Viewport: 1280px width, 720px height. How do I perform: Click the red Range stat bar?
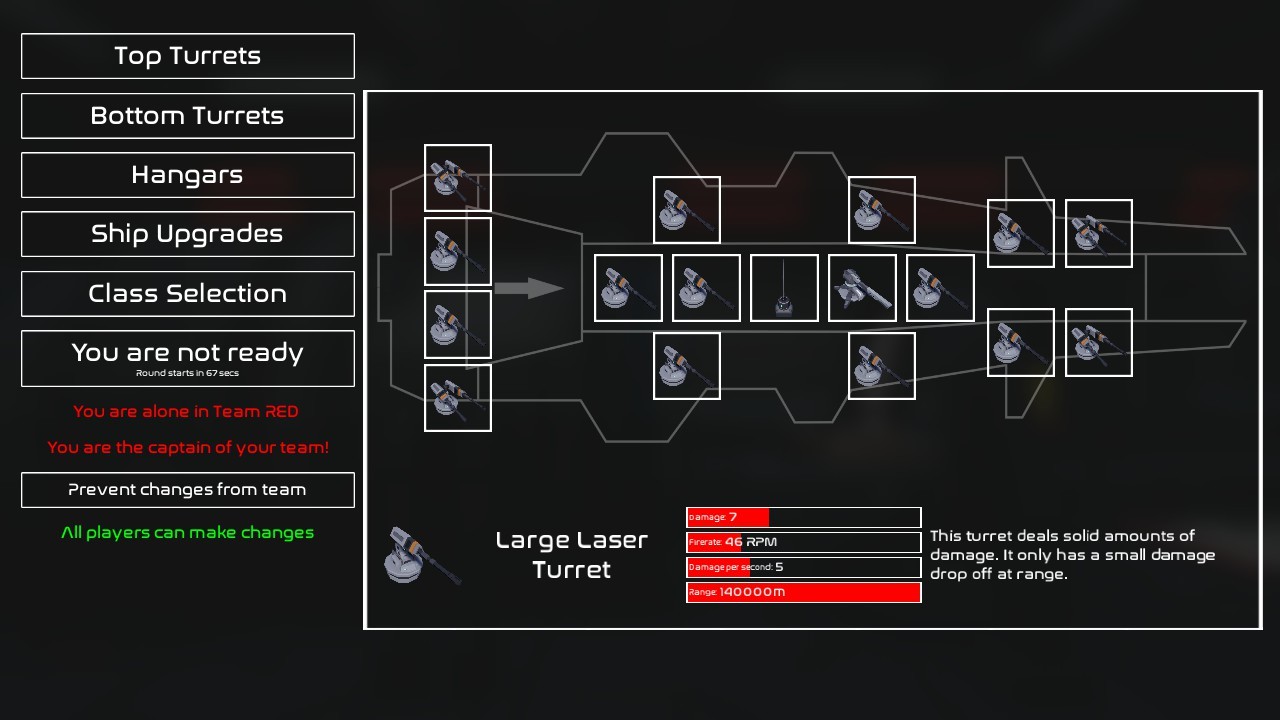(803, 591)
